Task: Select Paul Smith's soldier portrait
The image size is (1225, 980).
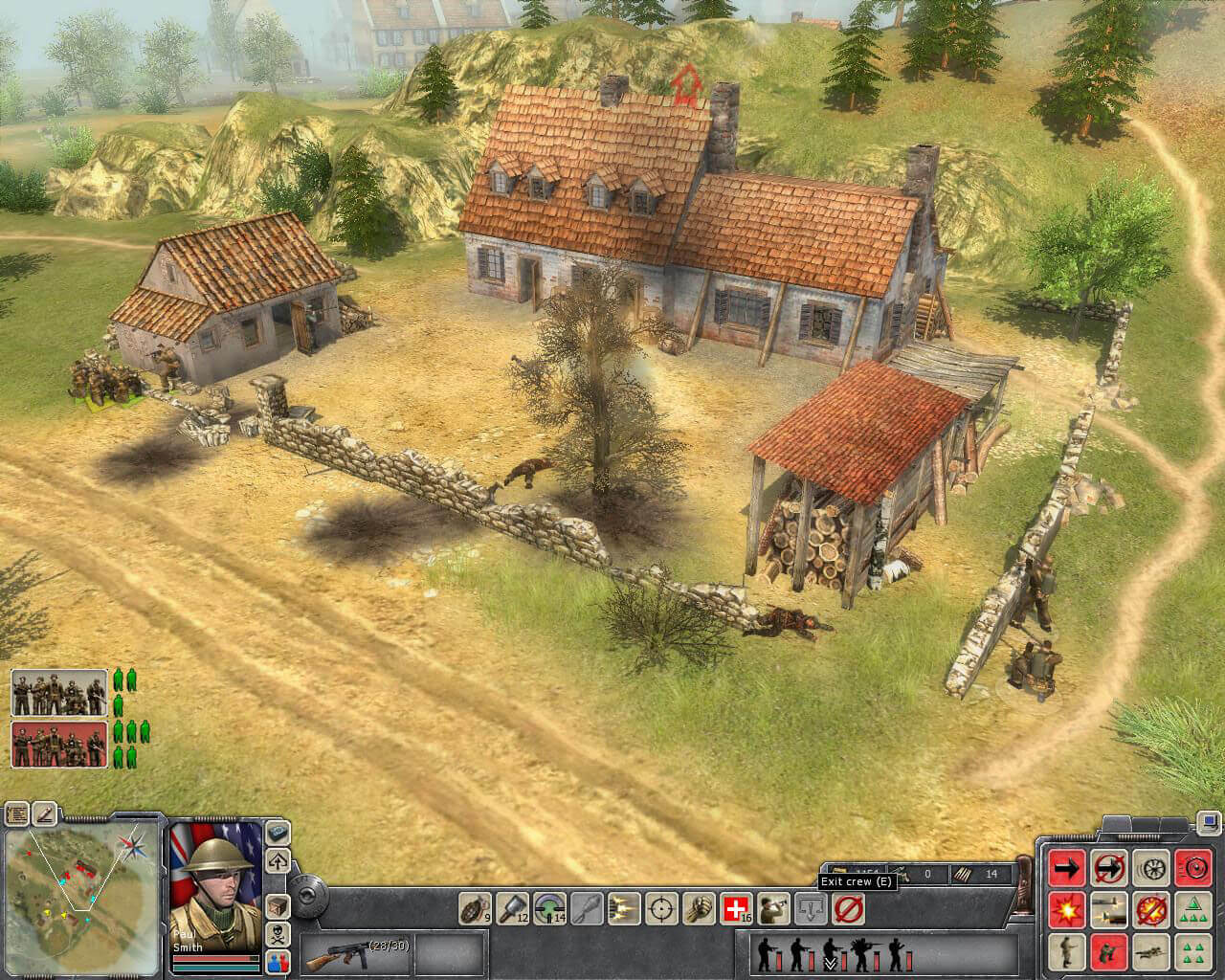Action: click(215, 874)
